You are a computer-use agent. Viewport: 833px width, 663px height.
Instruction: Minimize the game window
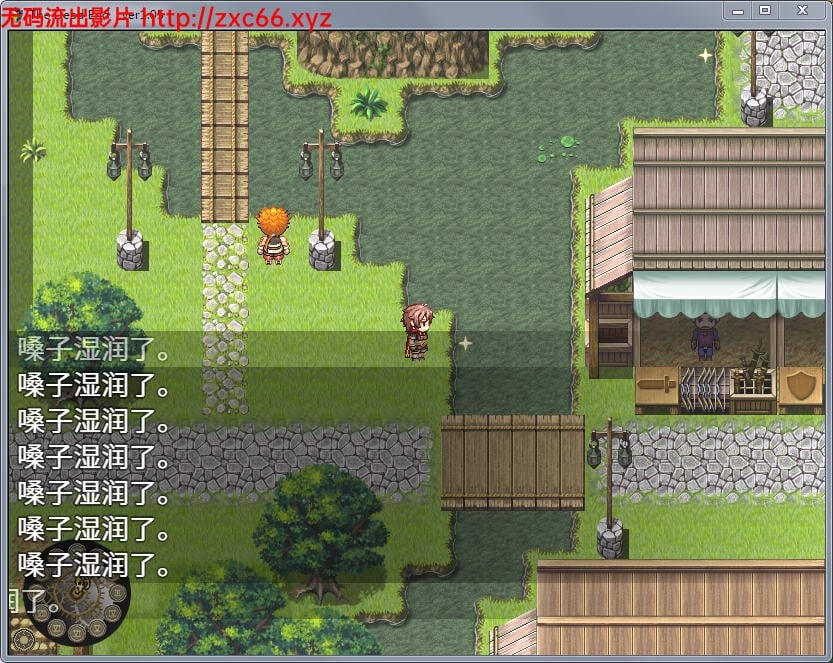737,10
